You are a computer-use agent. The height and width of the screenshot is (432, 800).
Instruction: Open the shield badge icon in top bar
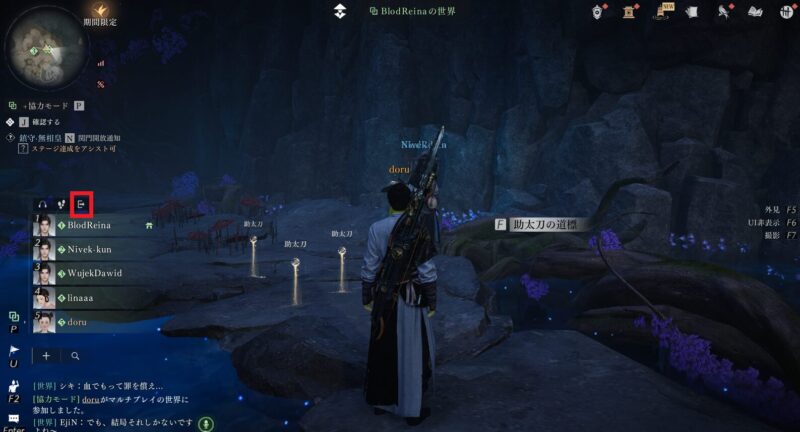tap(599, 11)
